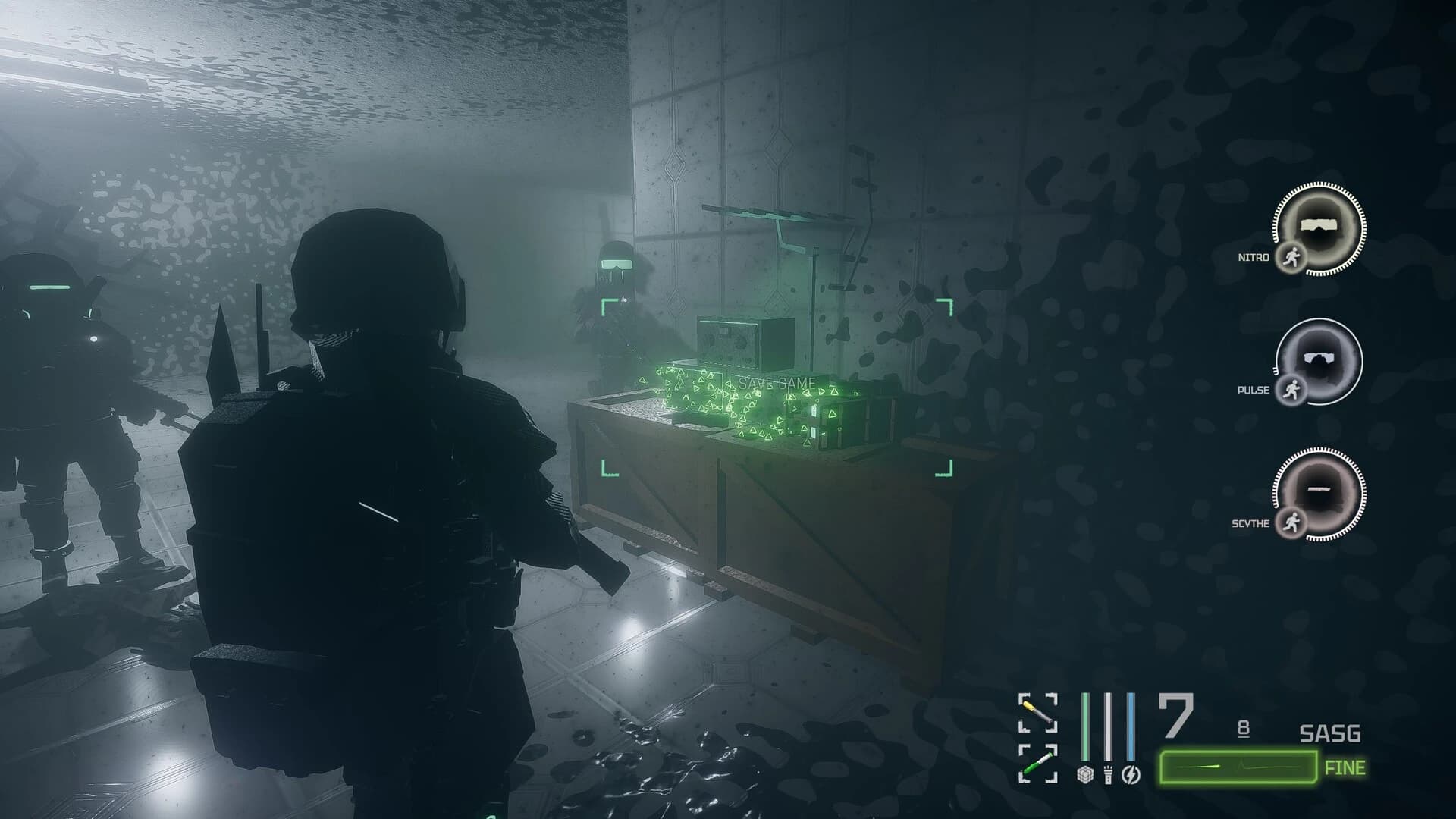Select SCYTHE's squad portrait icon
This screenshot has height=819, width=1456.
coord(1319,491)
